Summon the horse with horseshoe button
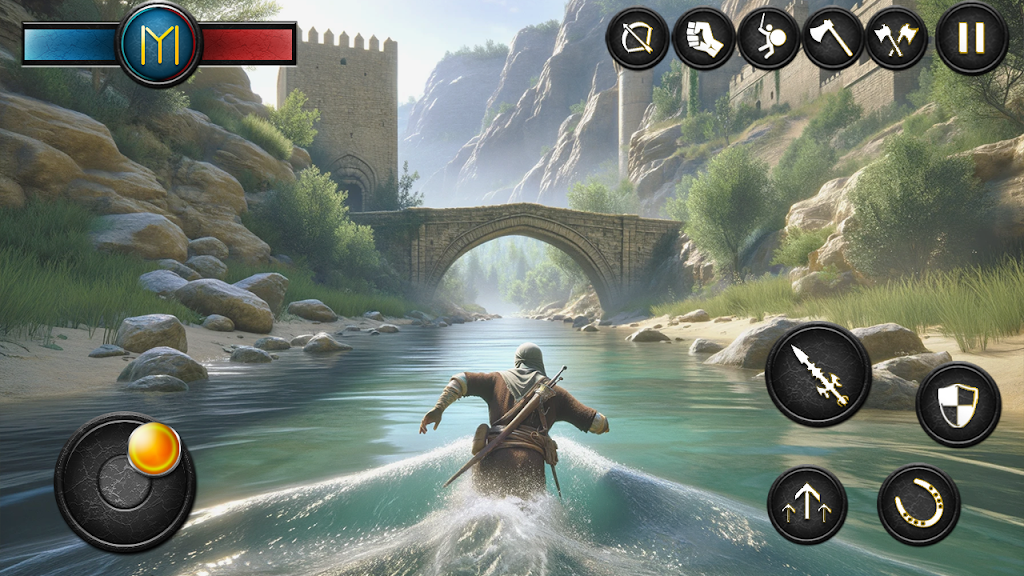 918,505
